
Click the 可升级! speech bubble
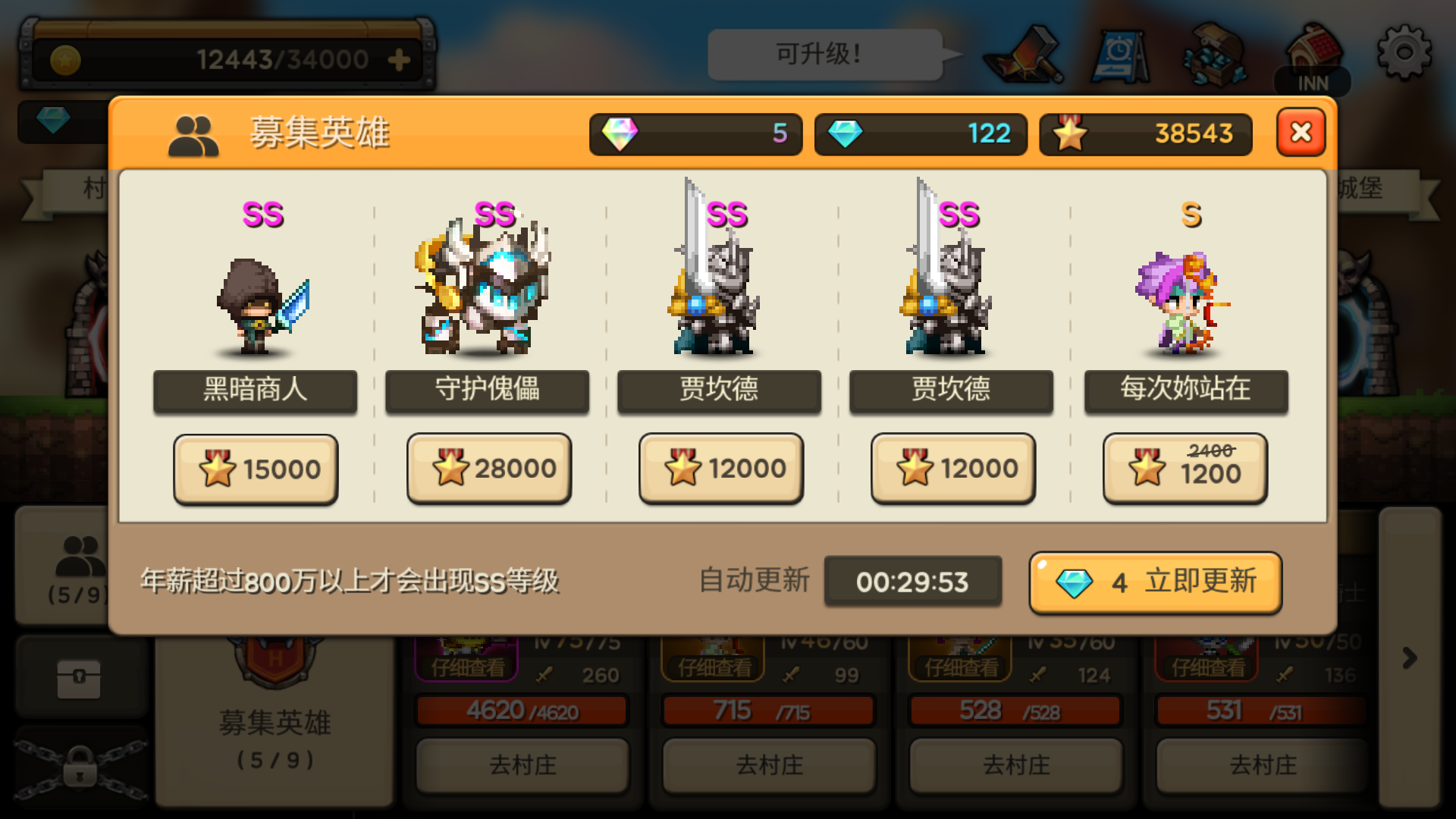click(x=824, y=53)
